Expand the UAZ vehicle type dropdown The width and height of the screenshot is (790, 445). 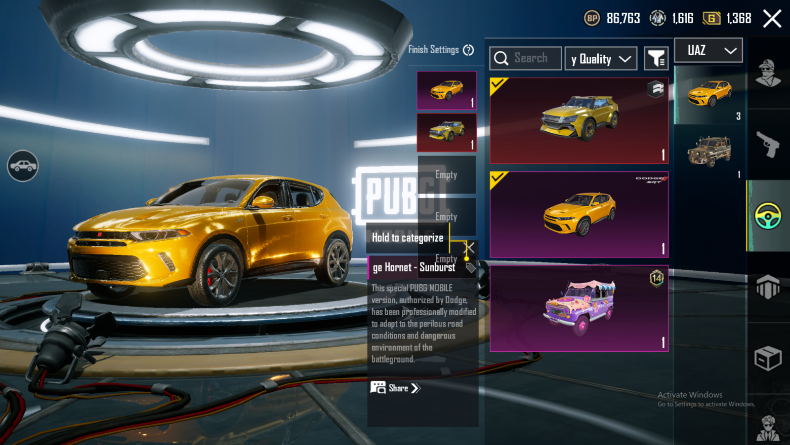pos(708,50)
